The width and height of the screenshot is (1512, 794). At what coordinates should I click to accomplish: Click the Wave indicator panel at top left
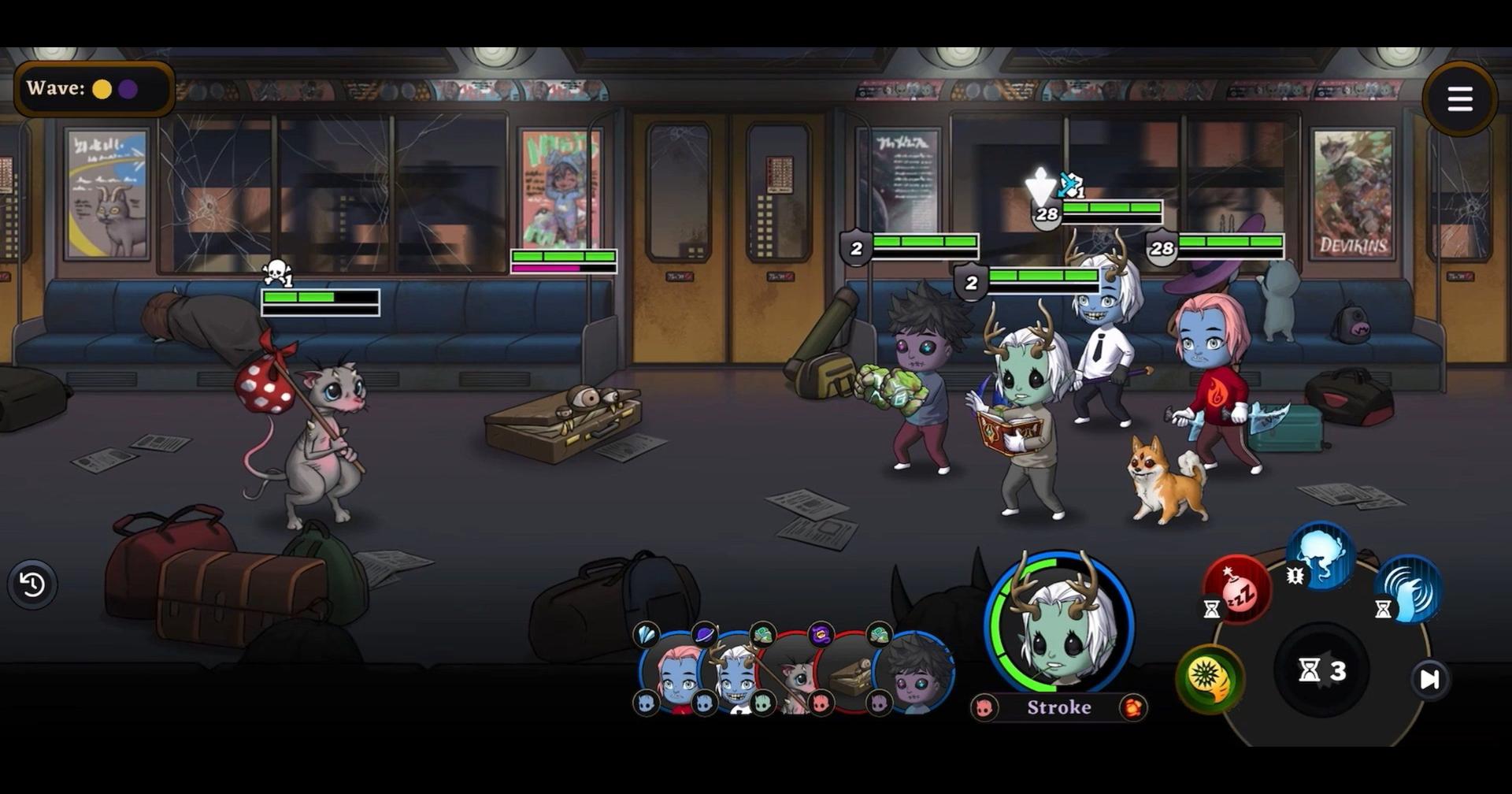91,87
